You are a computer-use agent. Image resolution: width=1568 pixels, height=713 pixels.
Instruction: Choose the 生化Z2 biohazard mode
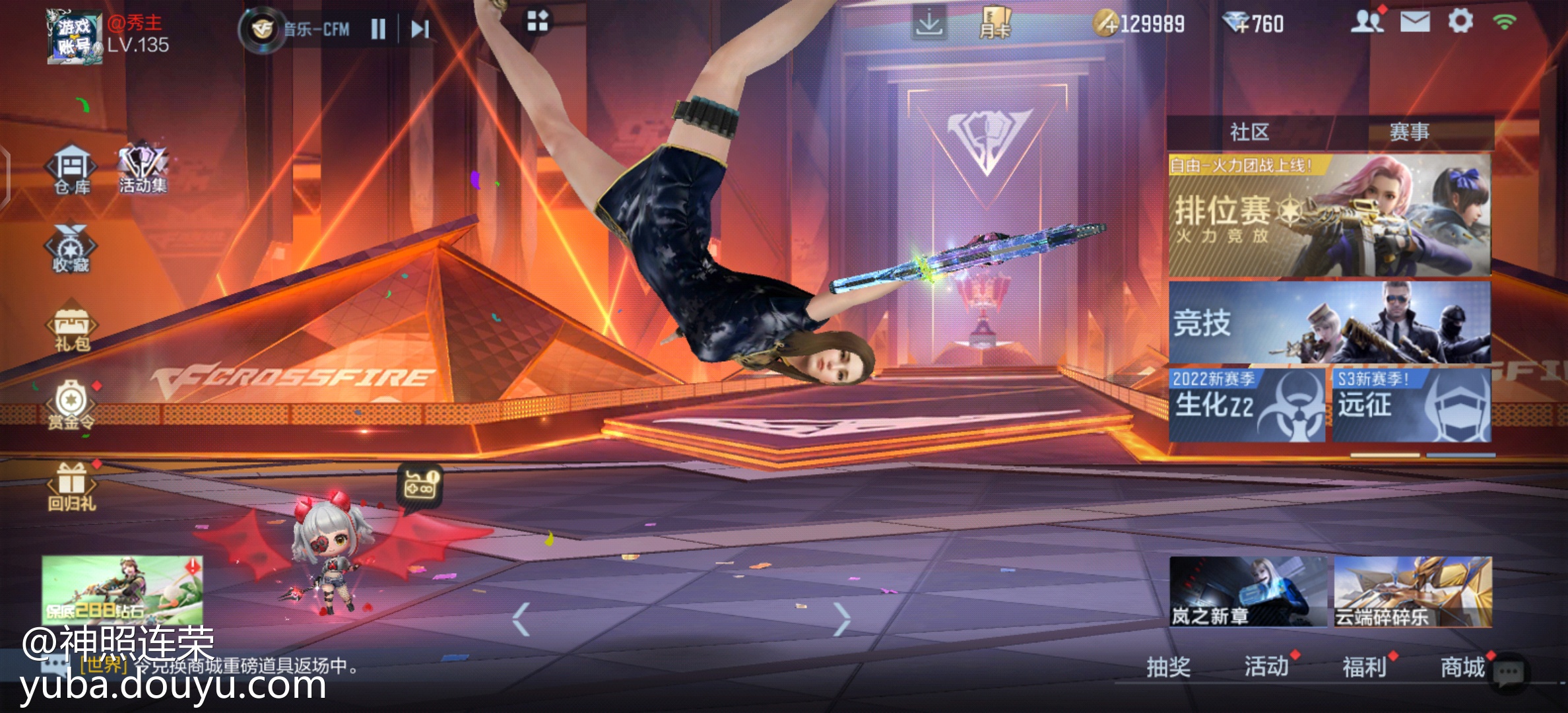point(1247,405)
